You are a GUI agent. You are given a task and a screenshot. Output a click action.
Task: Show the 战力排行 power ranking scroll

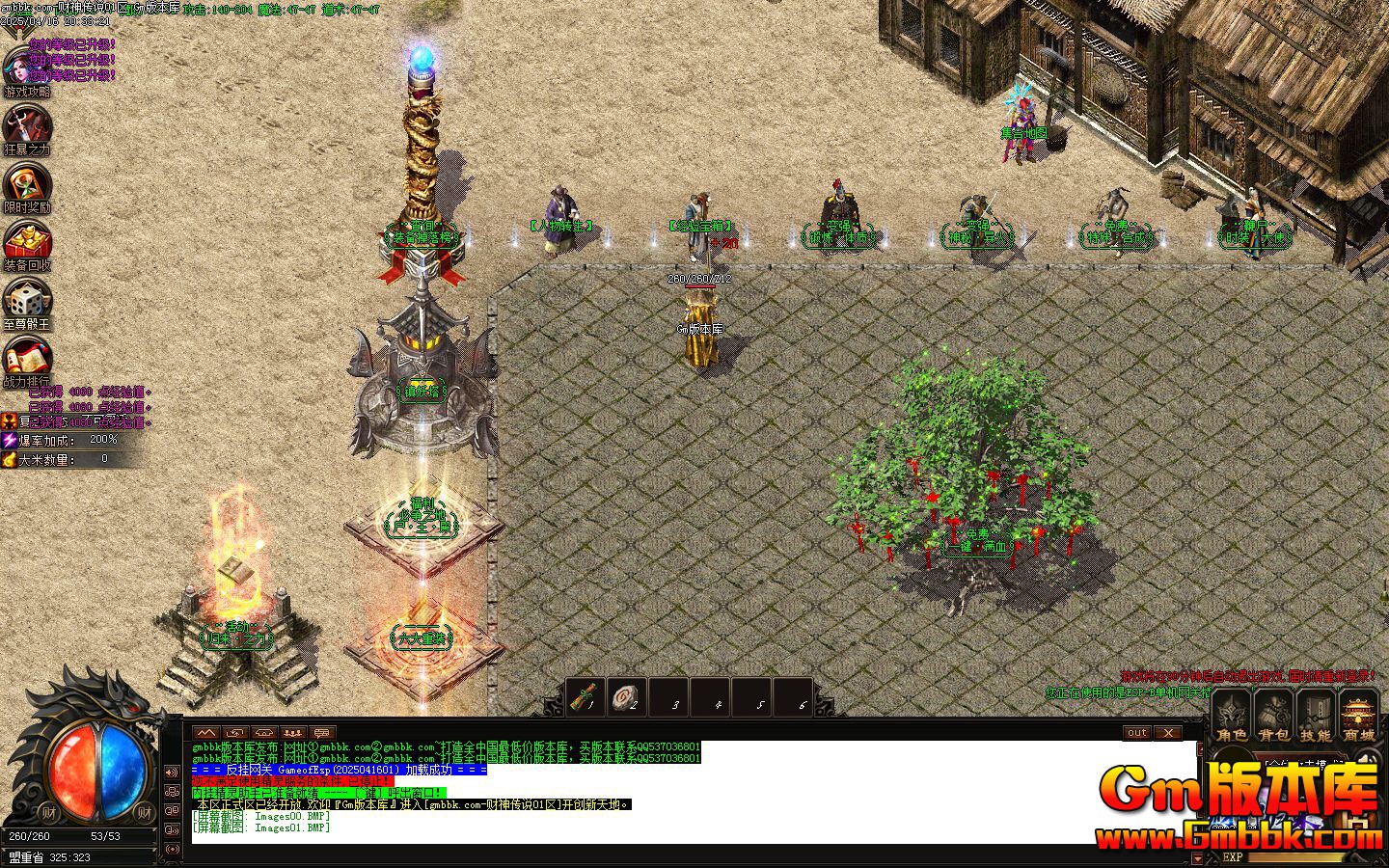coord(26,357)
